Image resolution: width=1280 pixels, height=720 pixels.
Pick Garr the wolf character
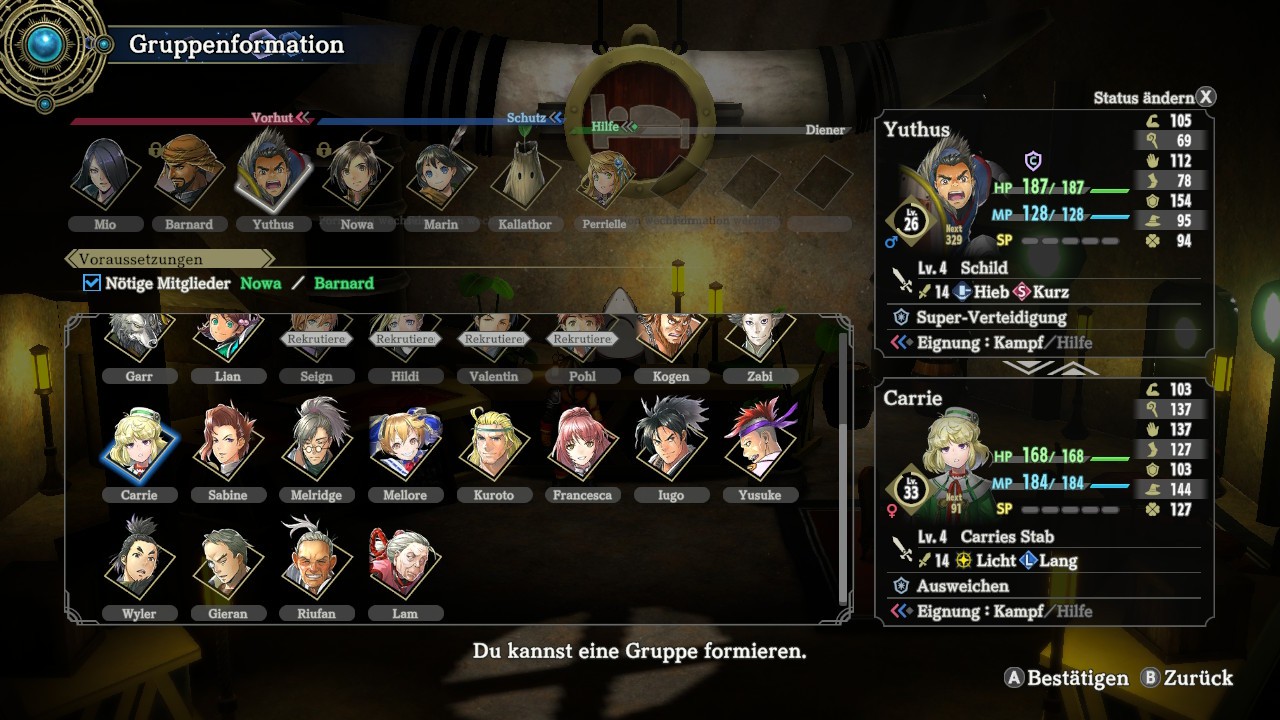pyautogui.click(x=139, y=338)
